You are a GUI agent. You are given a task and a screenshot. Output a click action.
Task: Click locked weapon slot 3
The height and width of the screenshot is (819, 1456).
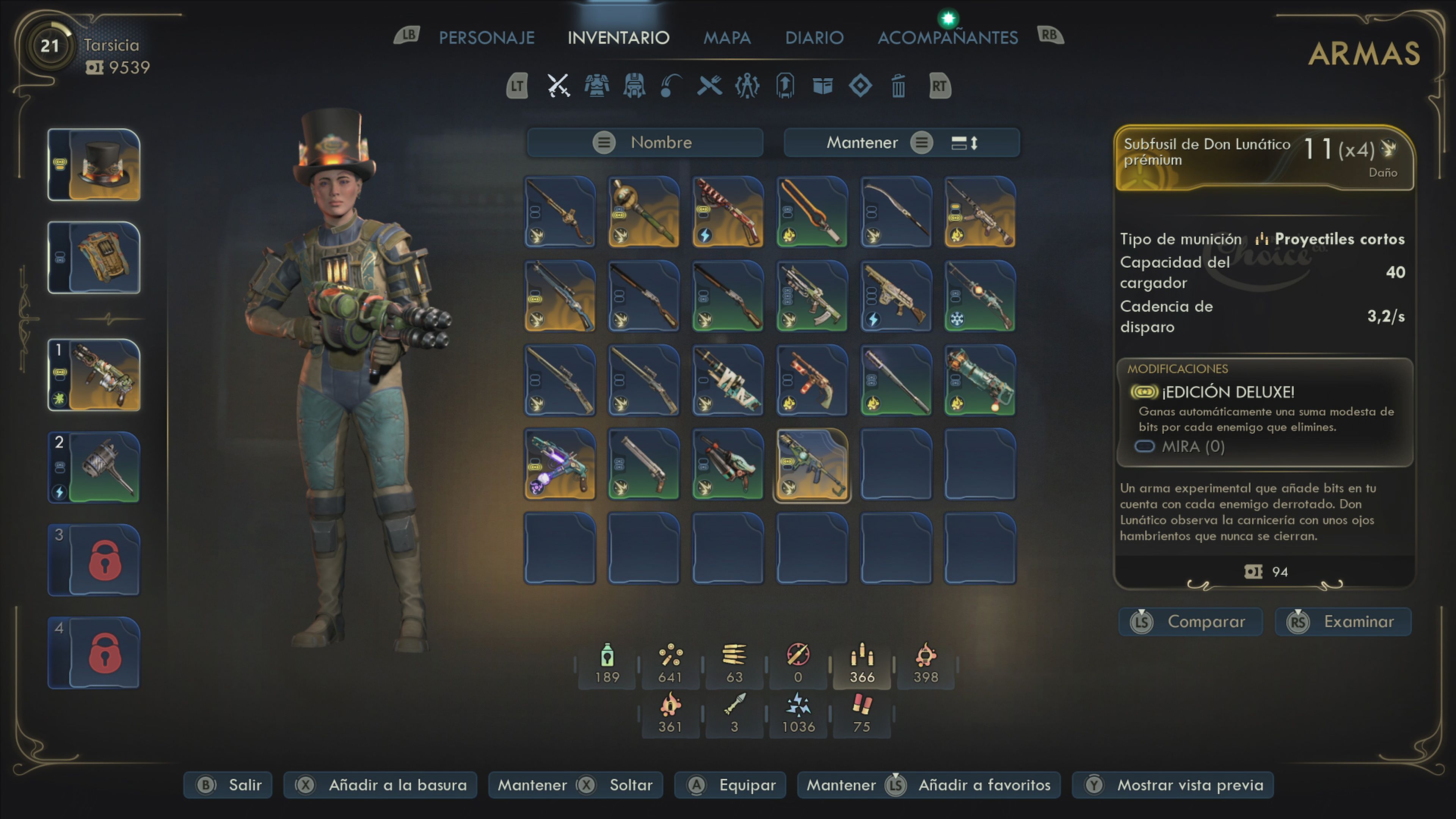coord(94,560)
